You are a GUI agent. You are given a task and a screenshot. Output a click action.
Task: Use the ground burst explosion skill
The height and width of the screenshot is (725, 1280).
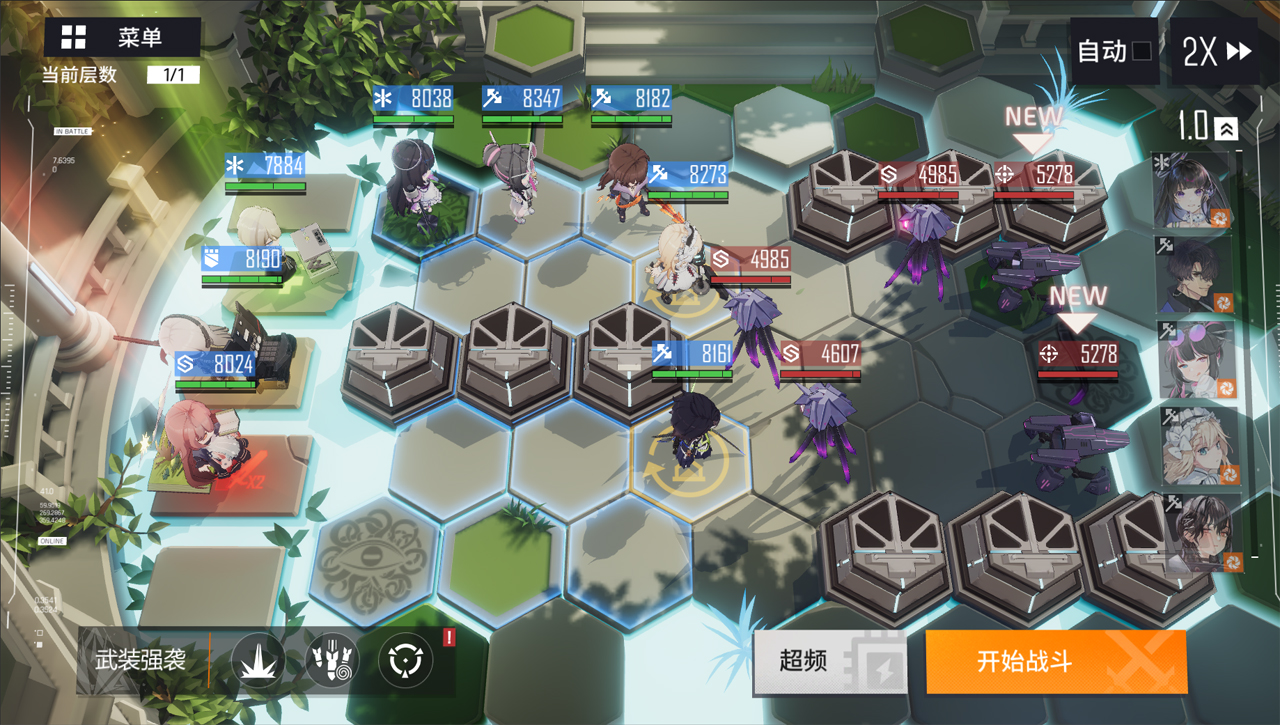click(258, 661)
